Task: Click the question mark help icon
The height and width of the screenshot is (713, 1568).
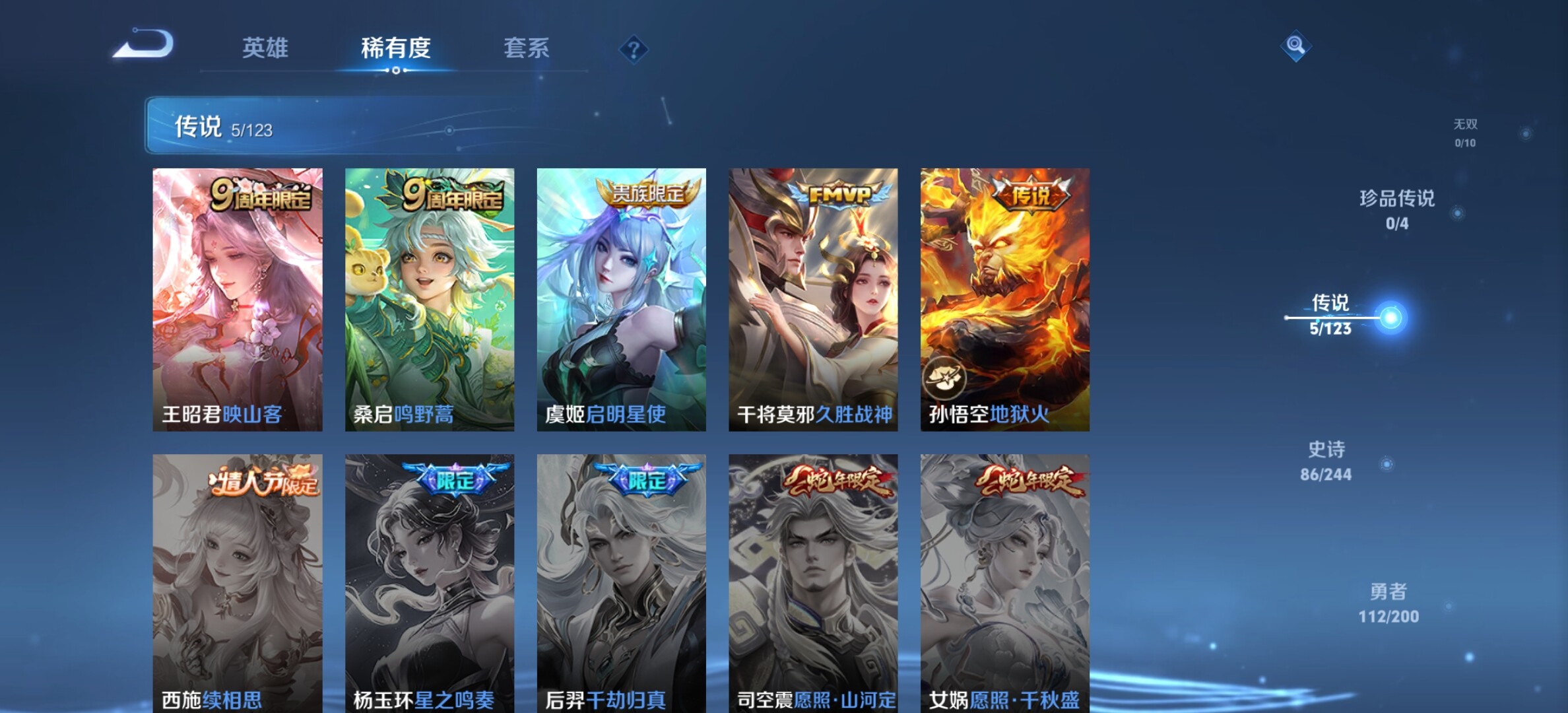Action: [634, 50]
